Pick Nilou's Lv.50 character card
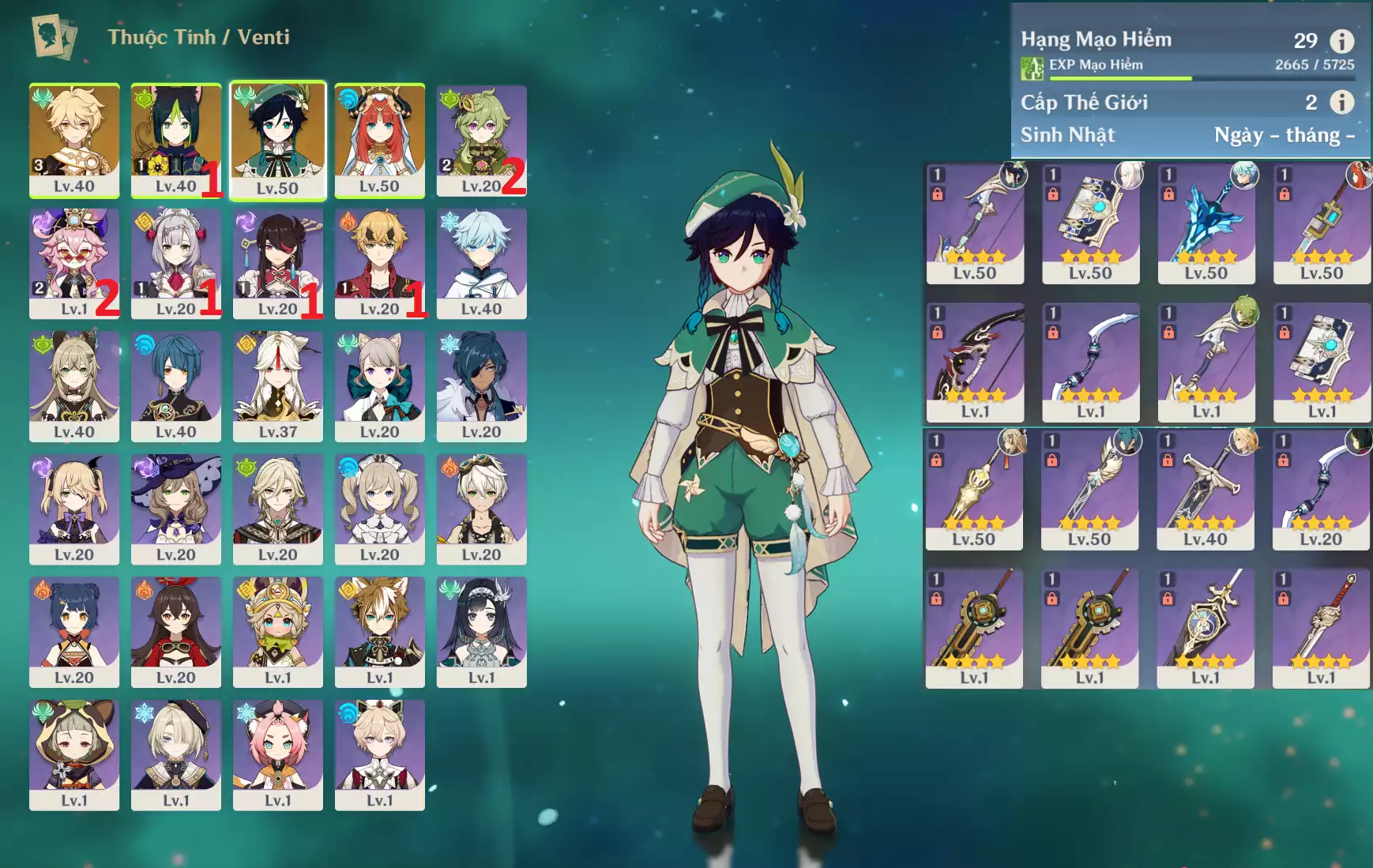1373x868 pixels. pyautogui.click(x=379, y=140)
